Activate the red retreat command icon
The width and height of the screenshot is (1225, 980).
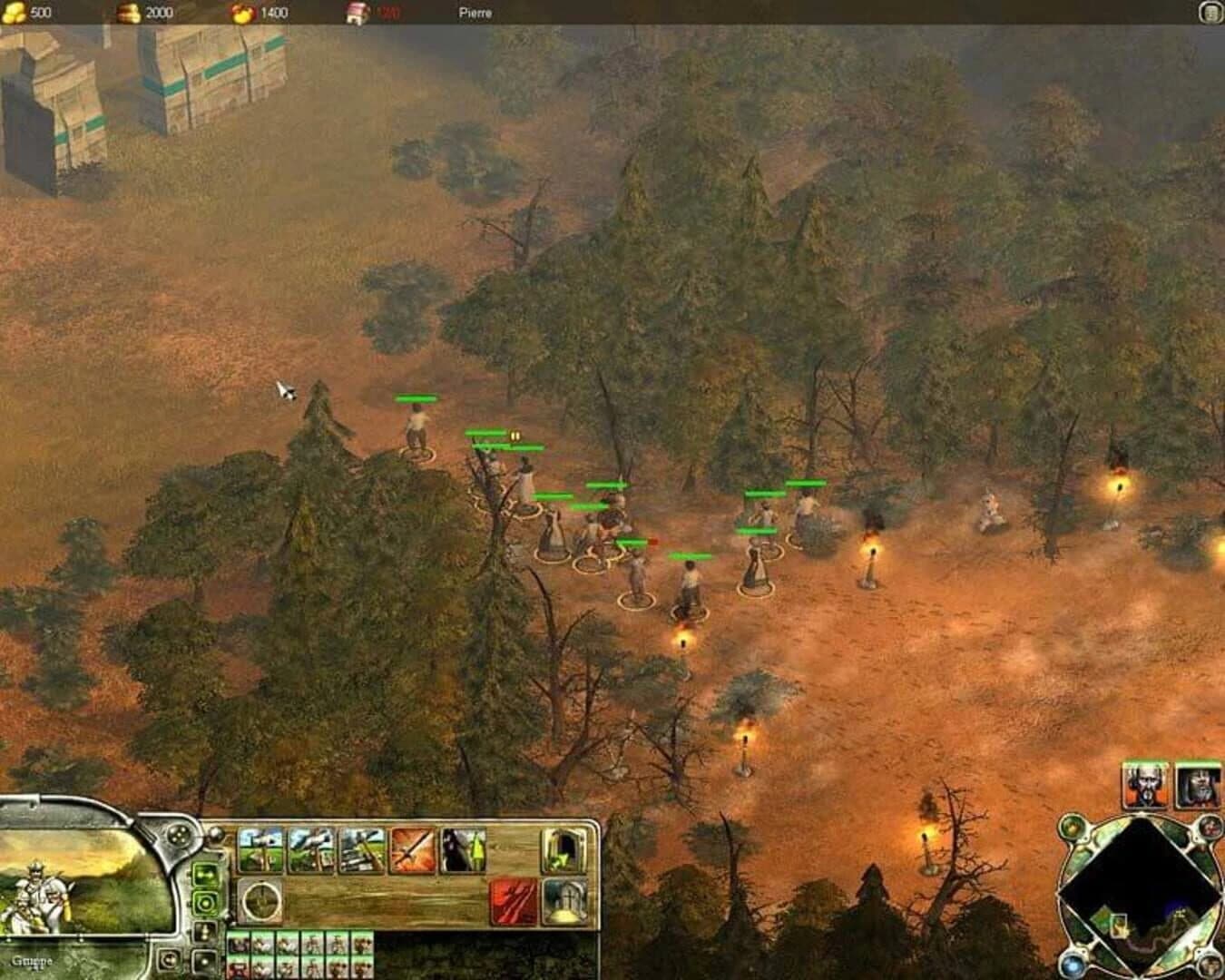[x=513, y=900]
